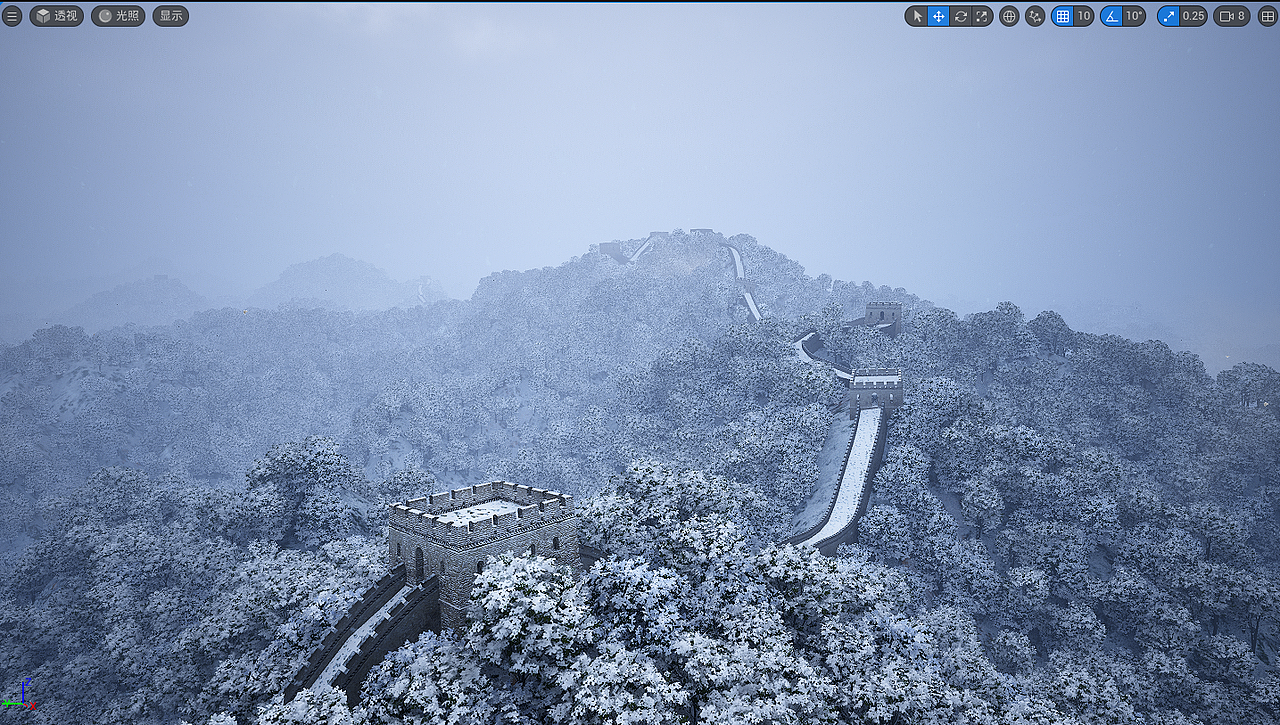Cycle world/local coordinate system with globe icon
This screenshot has height=725, width=1280.
(1008, 16)
